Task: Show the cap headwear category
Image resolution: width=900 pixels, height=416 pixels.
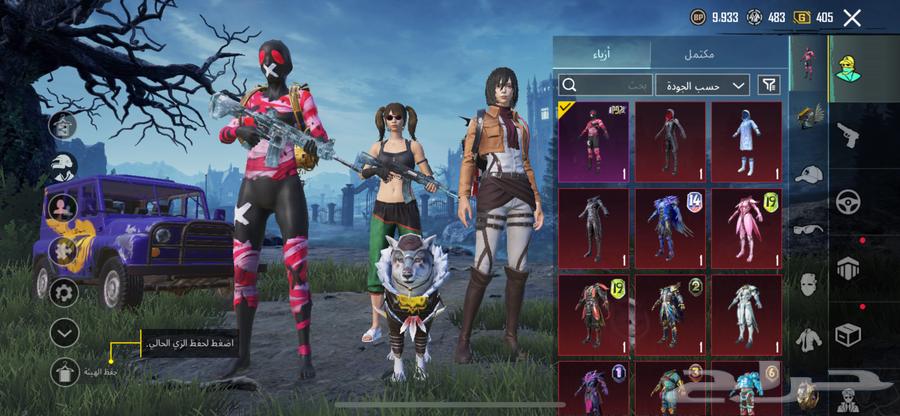Action: click(808, 173)
